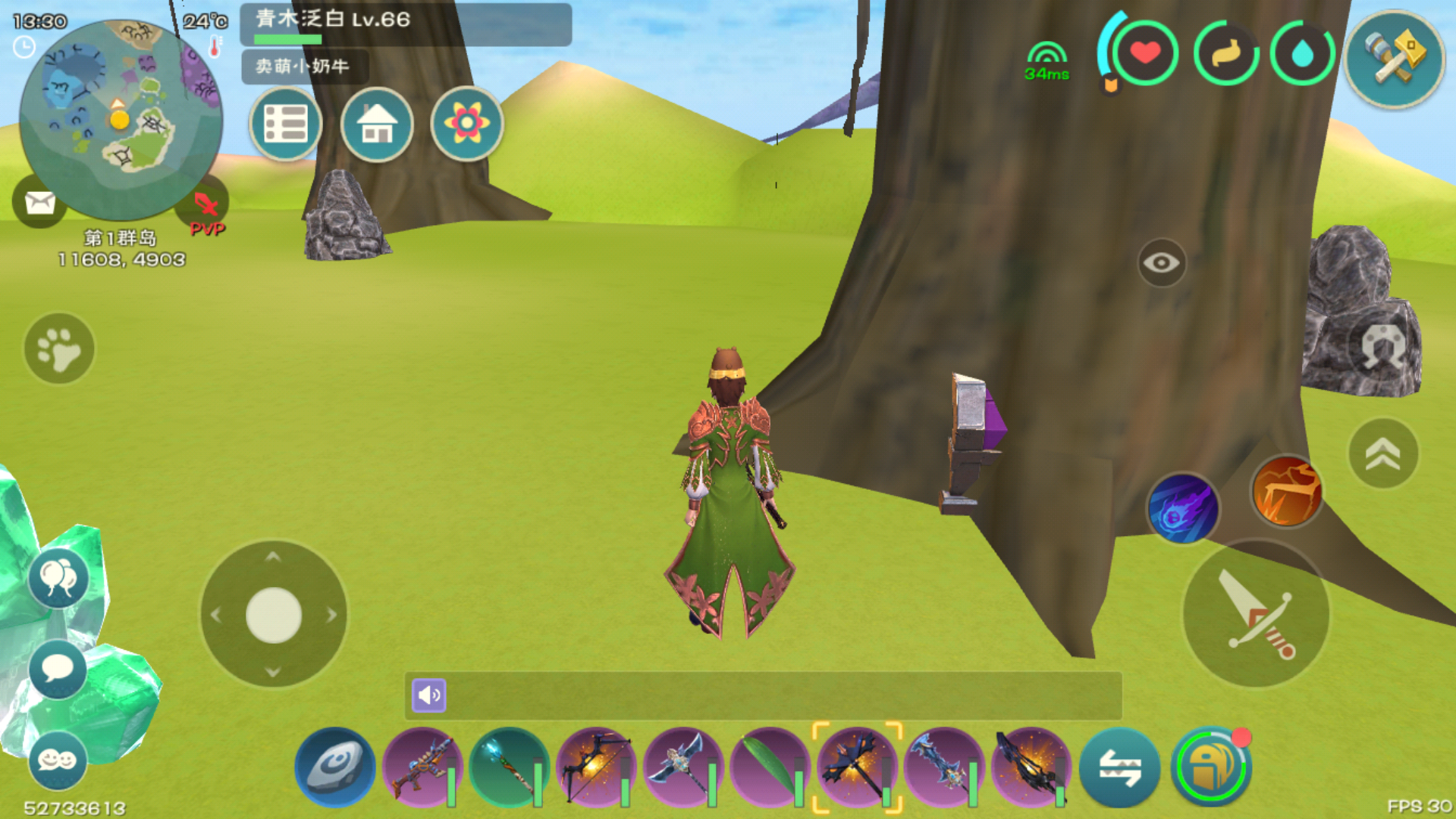Select the bow in the hotbar
Screen dimensions: 1456x819
(596, 766)
